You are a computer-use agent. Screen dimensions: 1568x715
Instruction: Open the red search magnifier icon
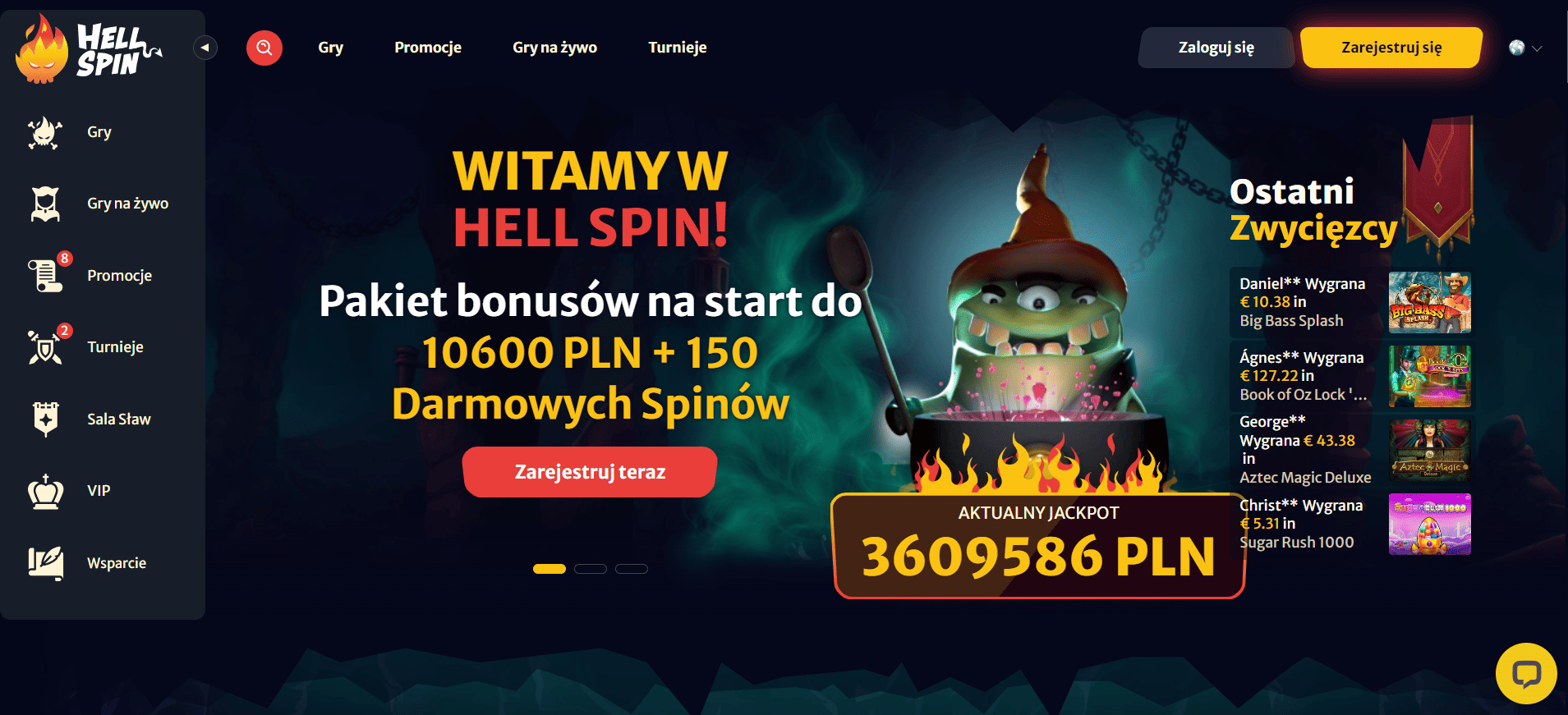pyautogui.click(x=264, y=48)
